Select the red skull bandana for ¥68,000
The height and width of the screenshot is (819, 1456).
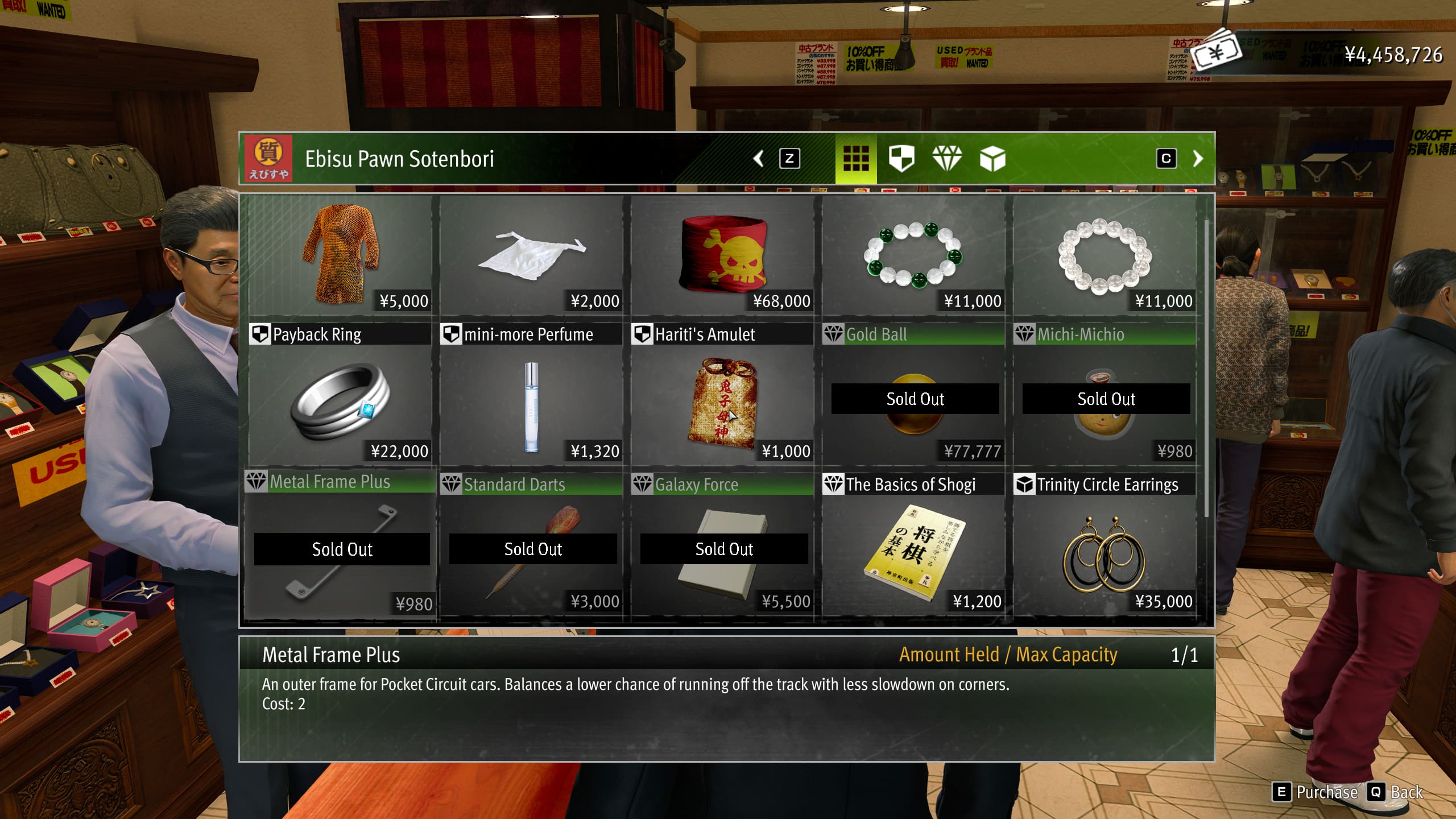click(x=722, y=255)
